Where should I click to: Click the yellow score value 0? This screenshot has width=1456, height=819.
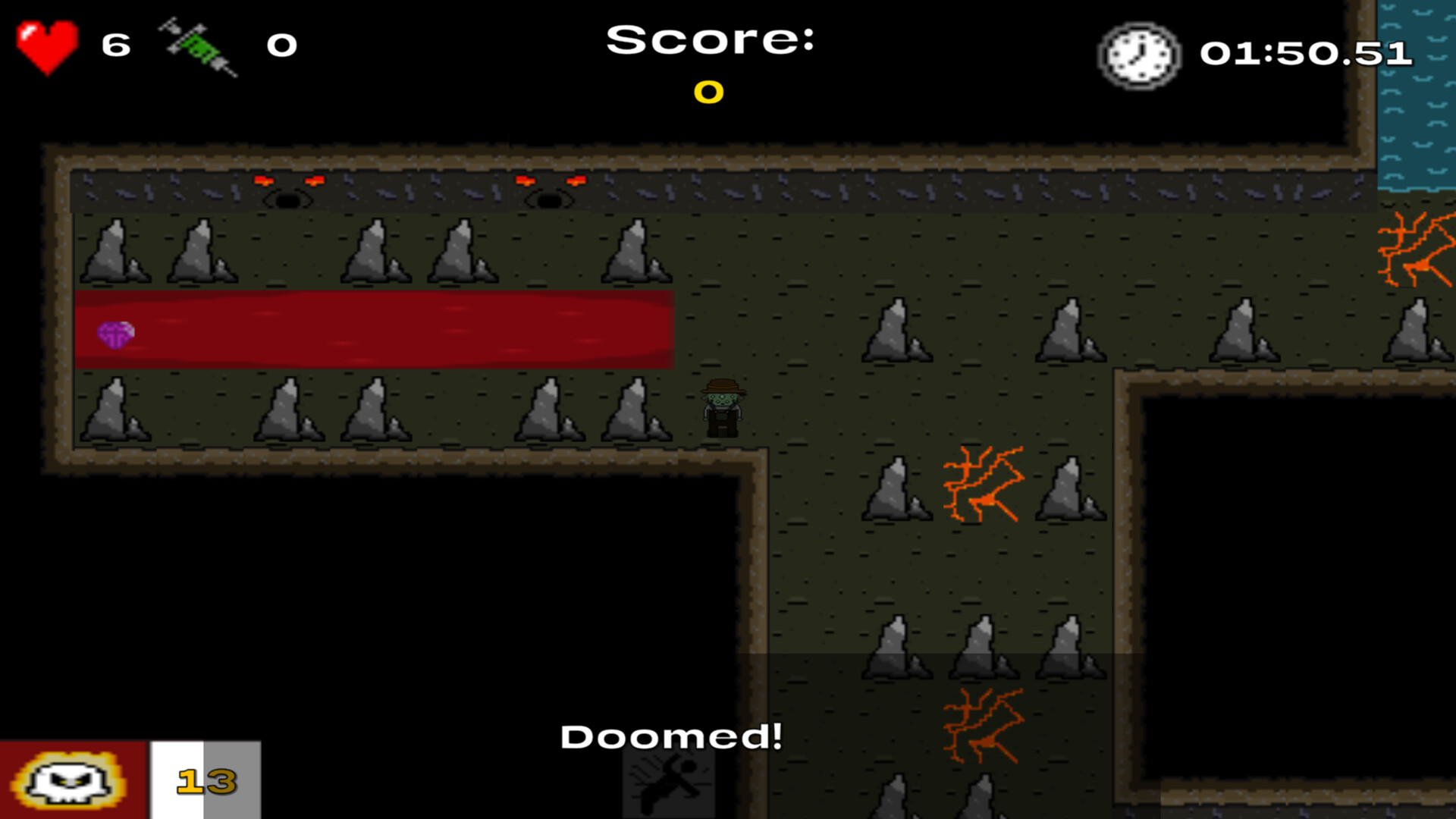click(708, 93)
